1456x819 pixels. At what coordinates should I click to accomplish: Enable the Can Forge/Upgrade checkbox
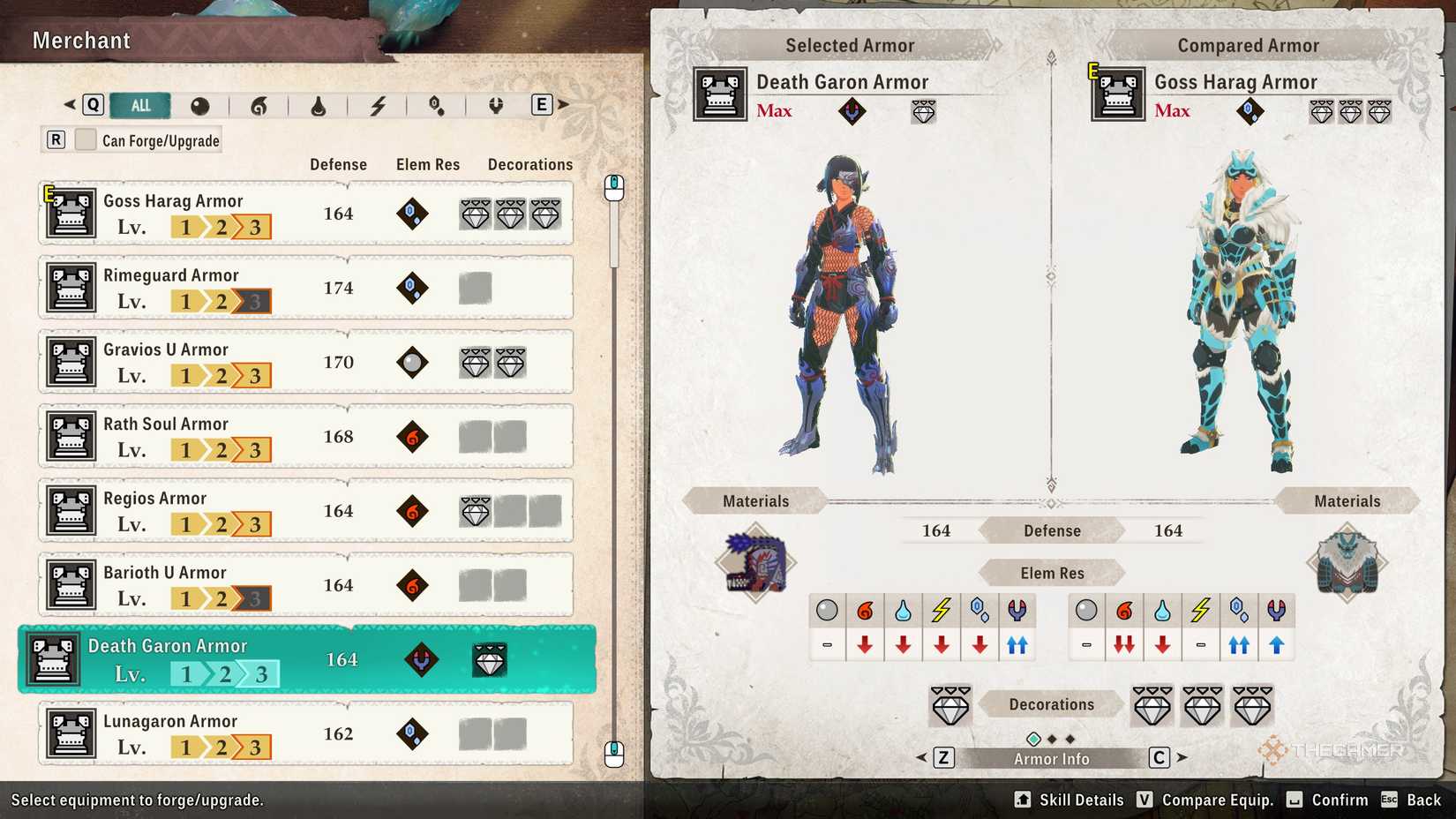pos(86,139)
